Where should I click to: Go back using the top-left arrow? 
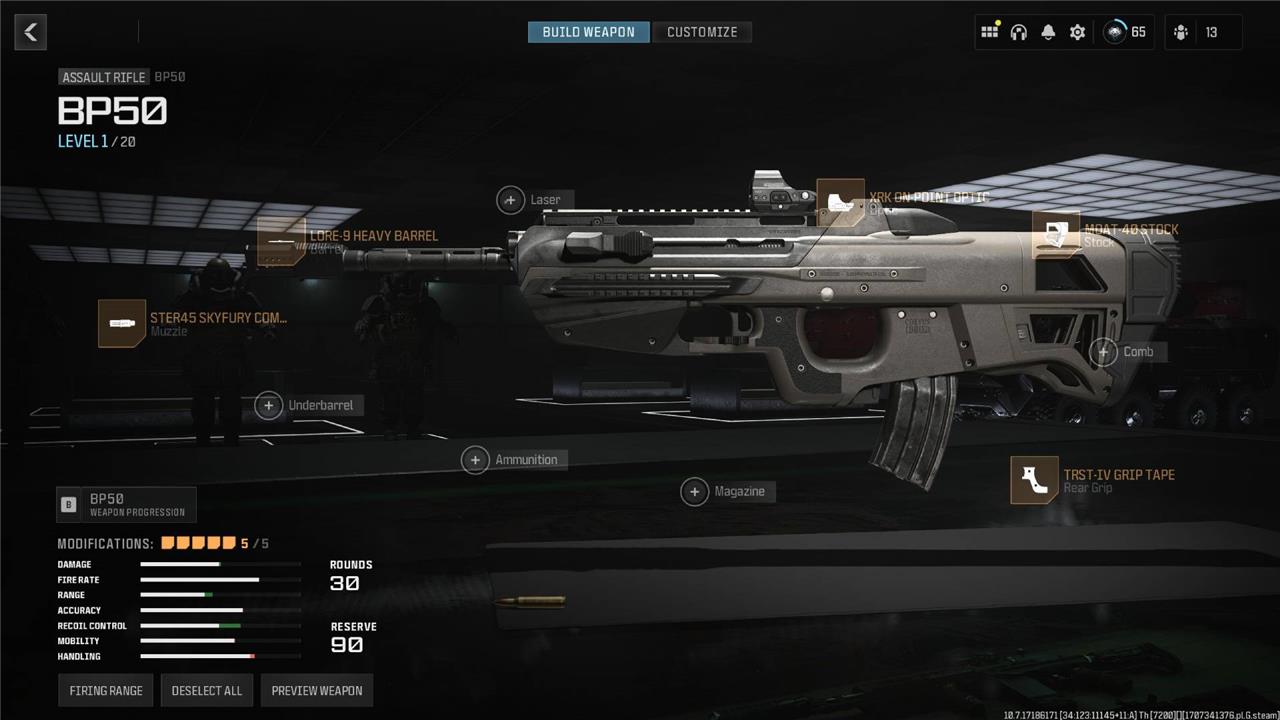coord(31,32)
